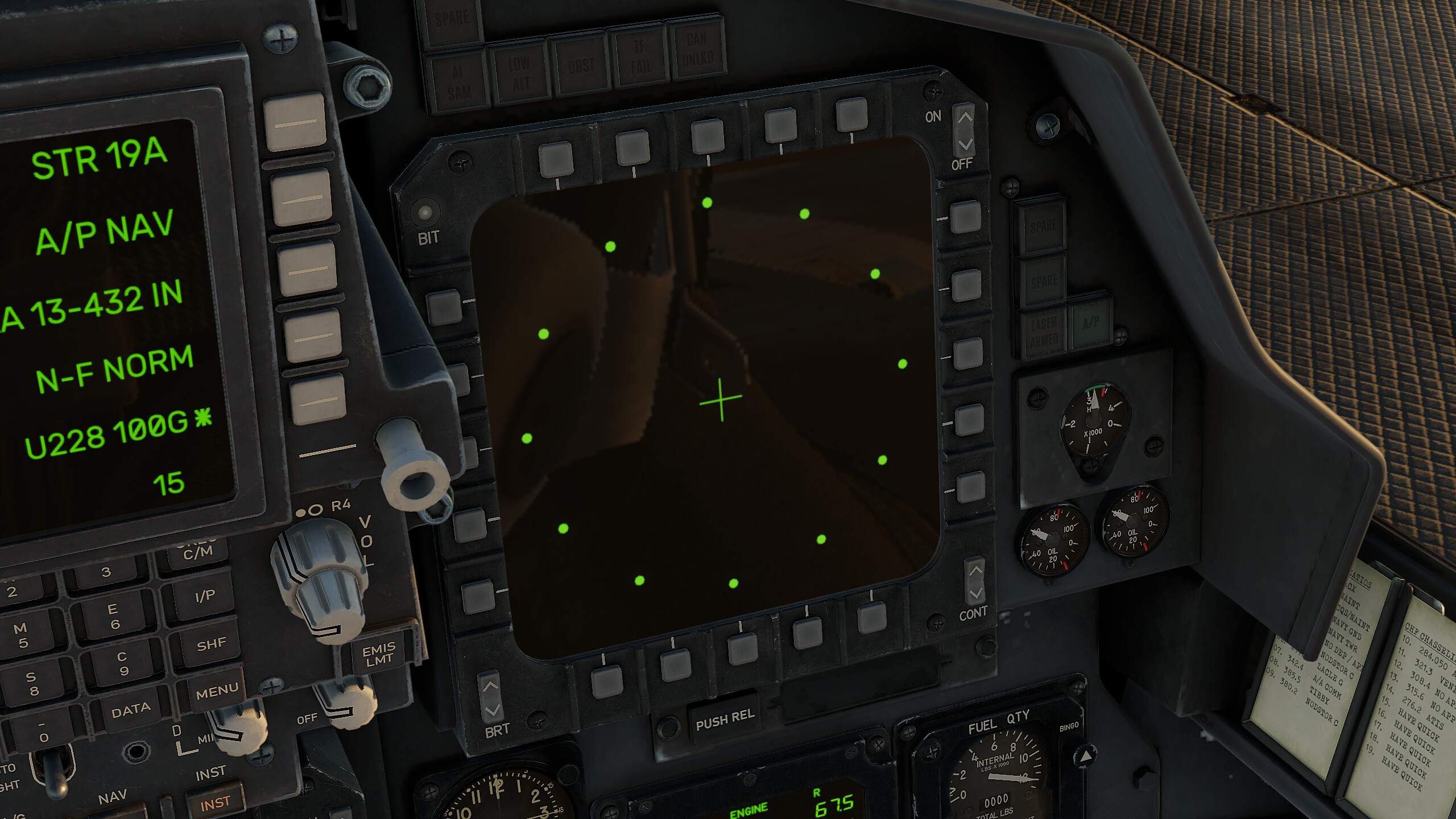Click the button beside N-F NORM
This screenshot has height=819, width=1456.
click(313, 336)
